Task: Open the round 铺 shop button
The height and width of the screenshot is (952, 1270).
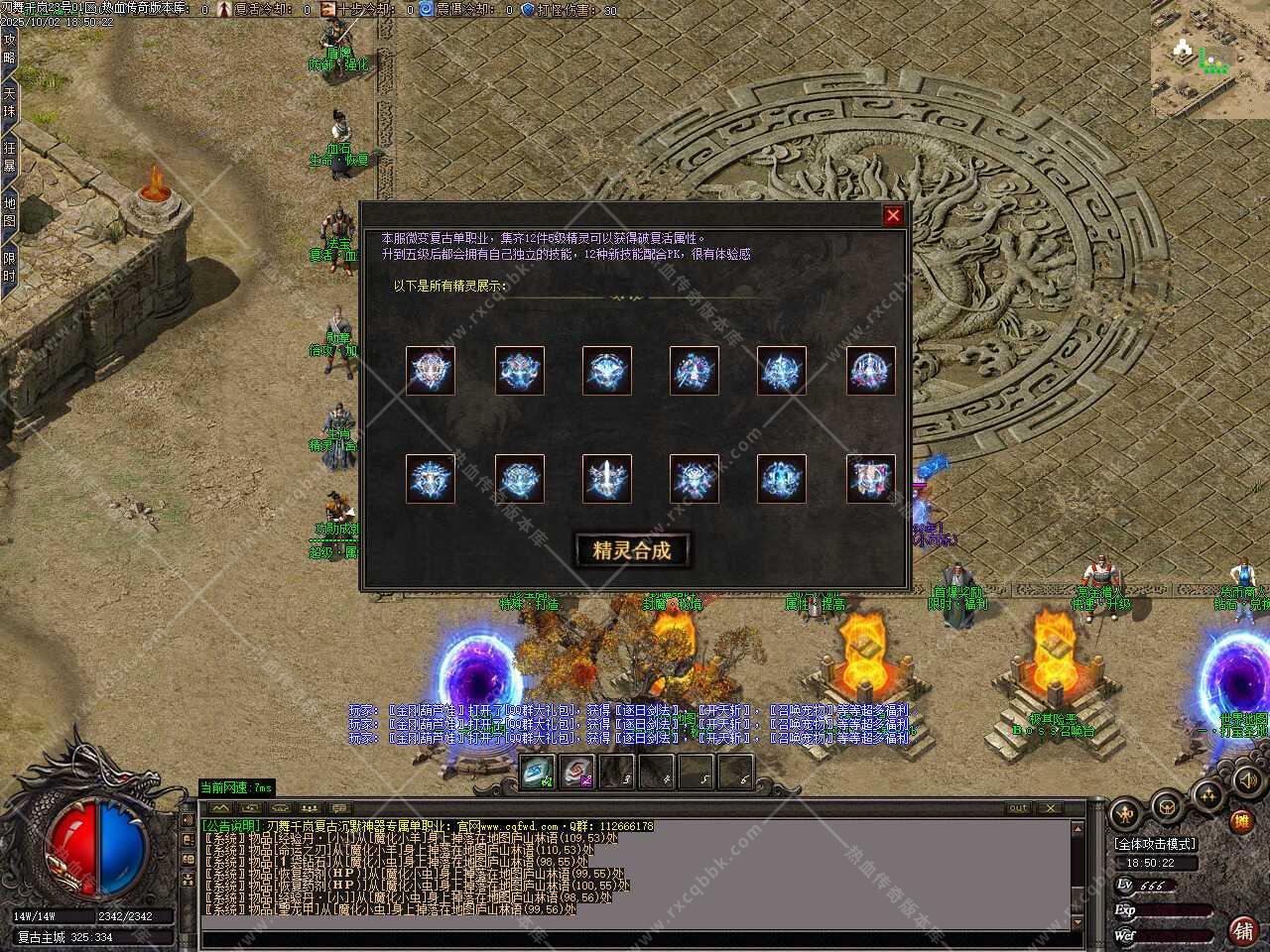Action: coord(1241,929)
